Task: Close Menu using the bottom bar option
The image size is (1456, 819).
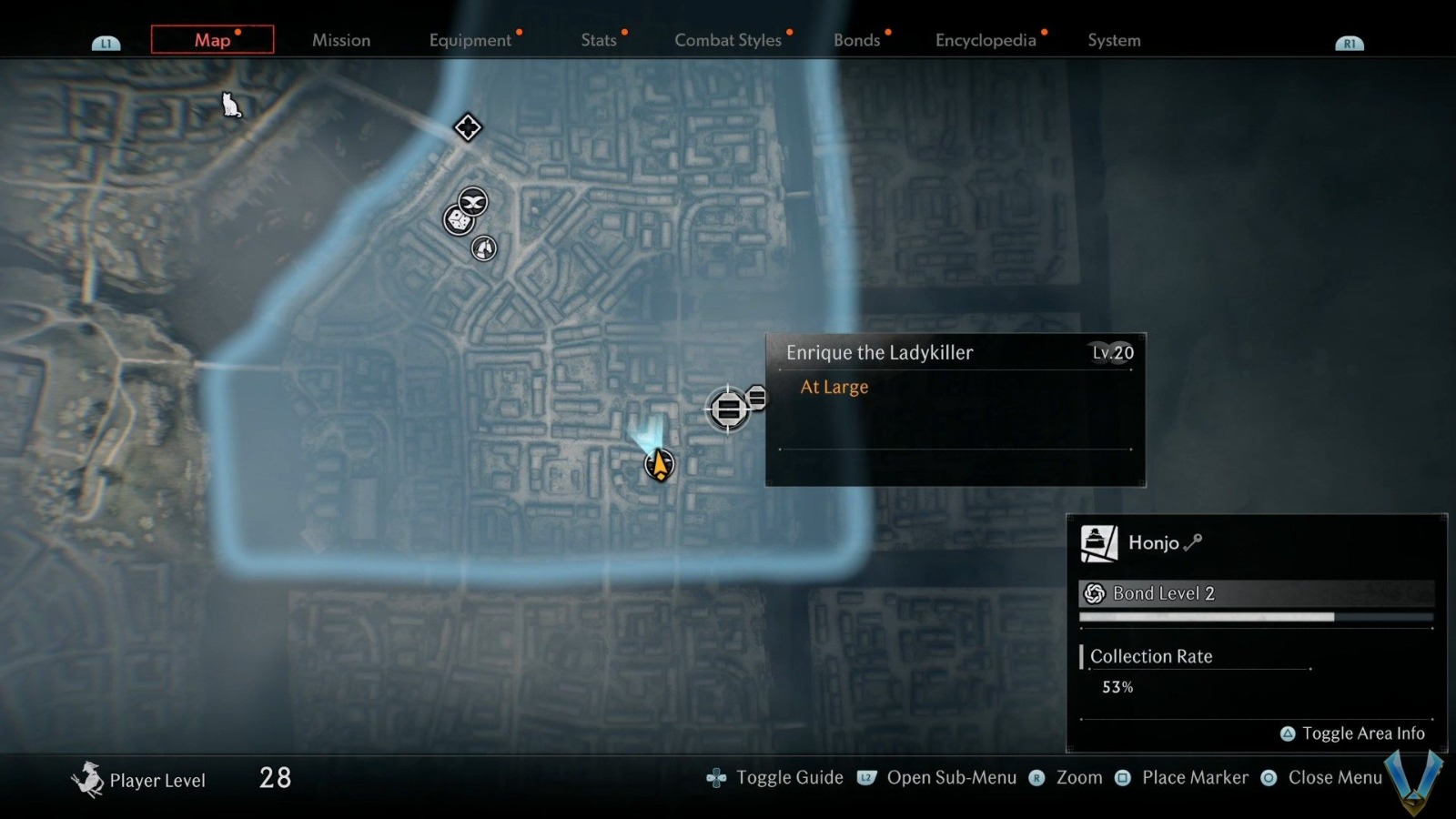Action: [x=1335, y=778]
